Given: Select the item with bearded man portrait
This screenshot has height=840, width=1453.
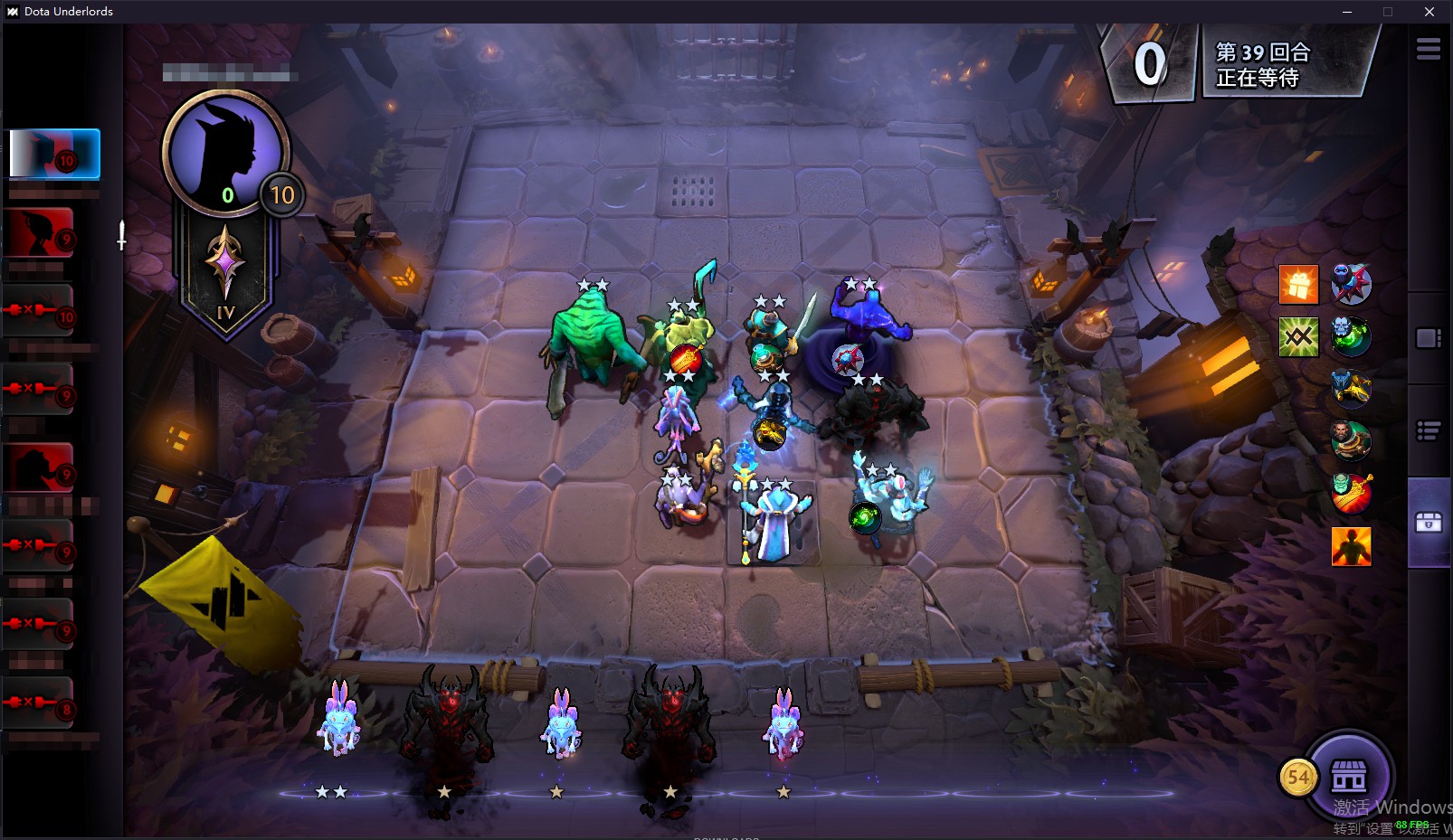Looking at the screenshot, I should coord(1352,441).
